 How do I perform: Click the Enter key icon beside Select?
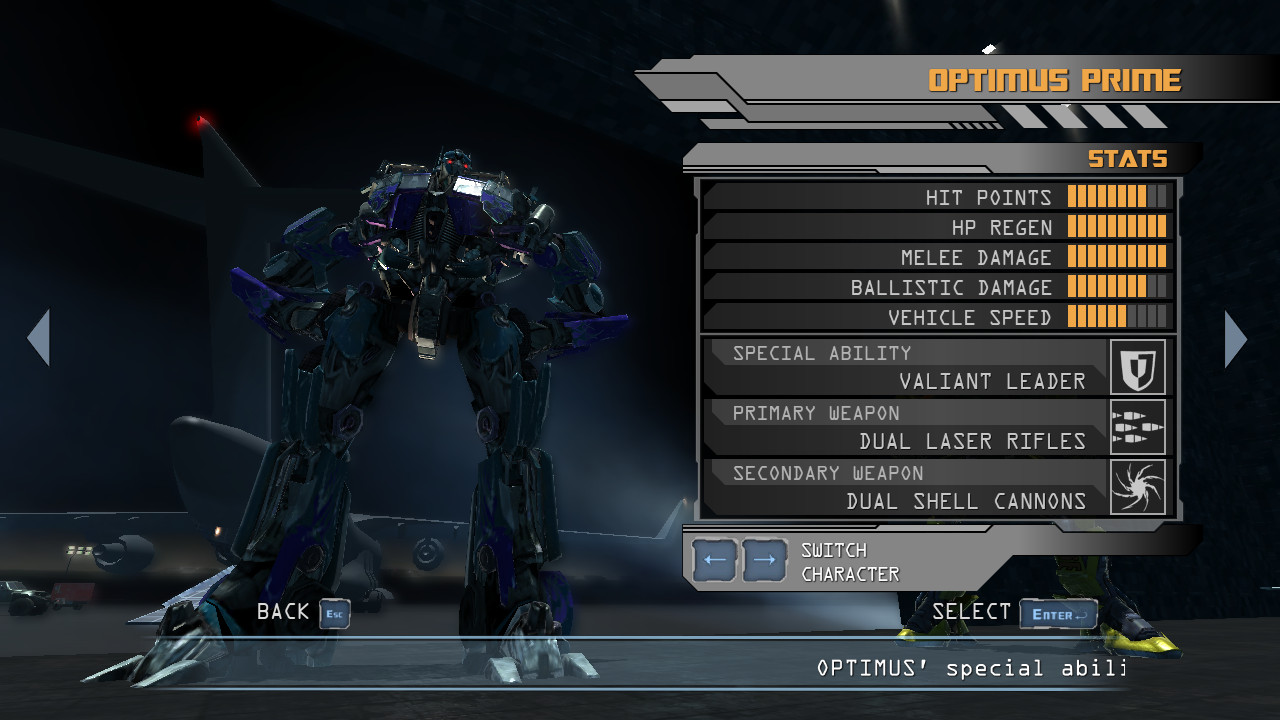pos(1057,614)
